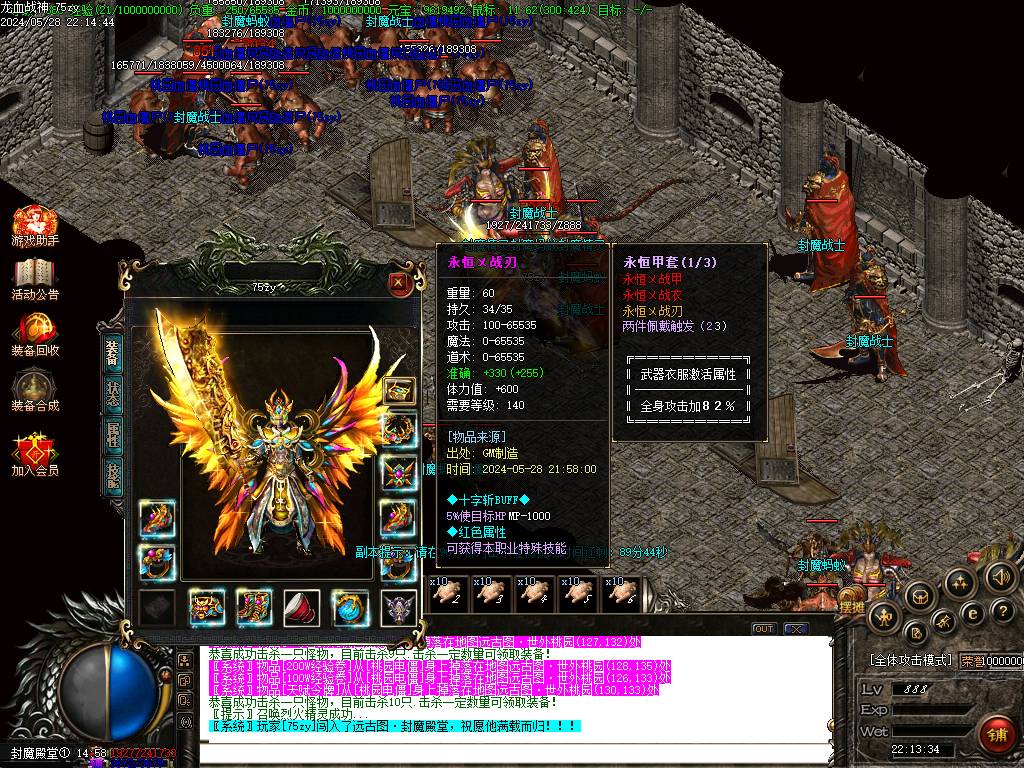The image size is (1024, 768).
Task: Select the silver winged medal slot
Action: click(x=399, y=606)
